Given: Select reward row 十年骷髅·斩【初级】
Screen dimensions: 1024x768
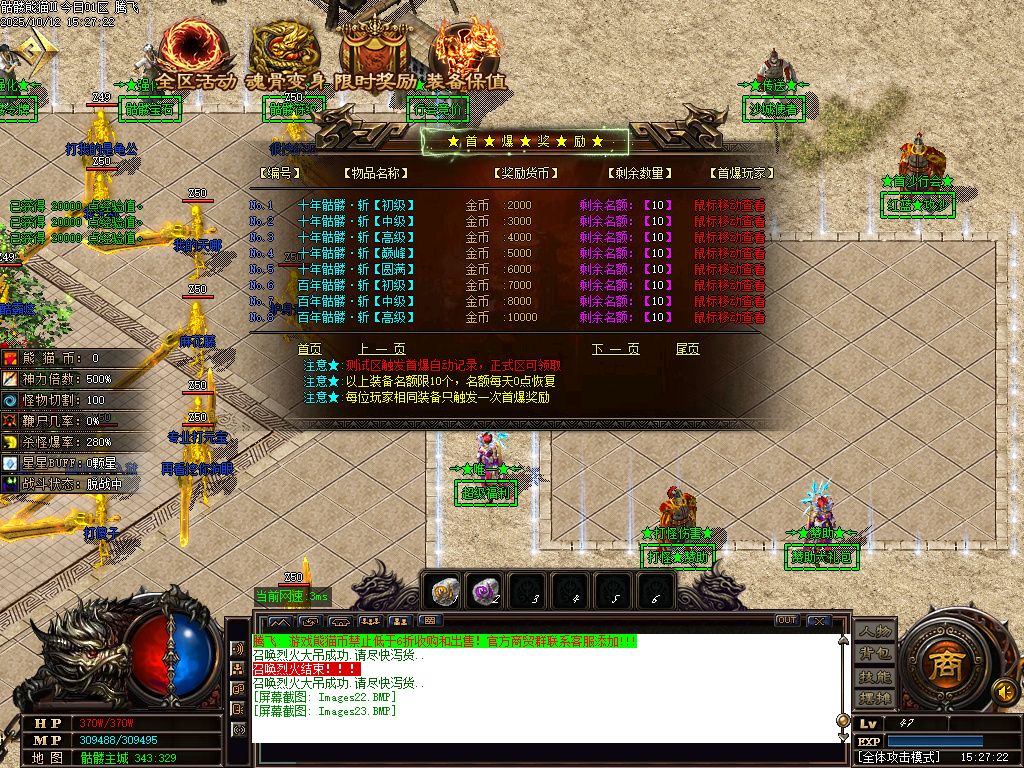Looking at the screenshot, I should [356, 205].
